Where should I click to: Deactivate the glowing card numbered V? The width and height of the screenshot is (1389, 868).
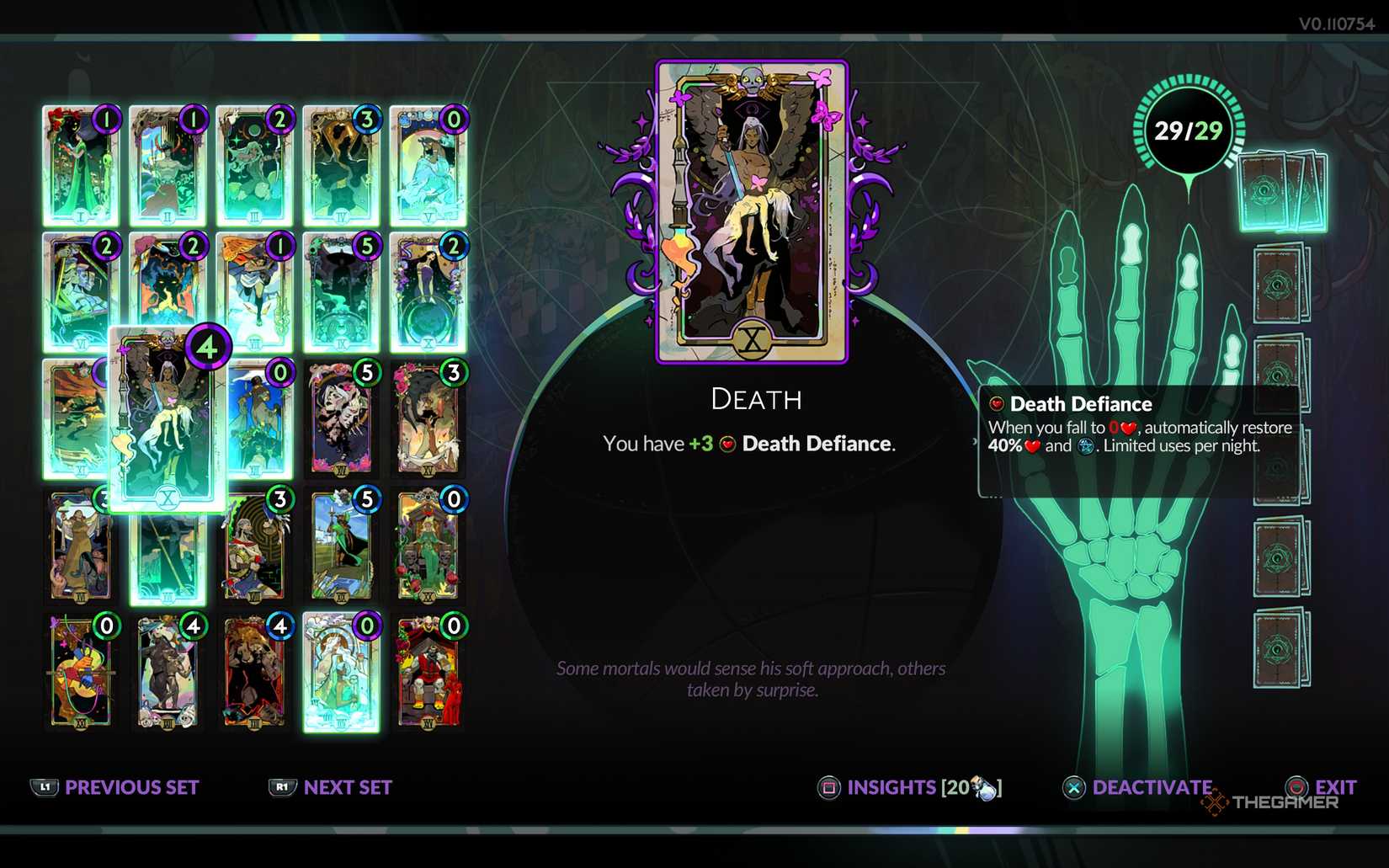point(428,166)
